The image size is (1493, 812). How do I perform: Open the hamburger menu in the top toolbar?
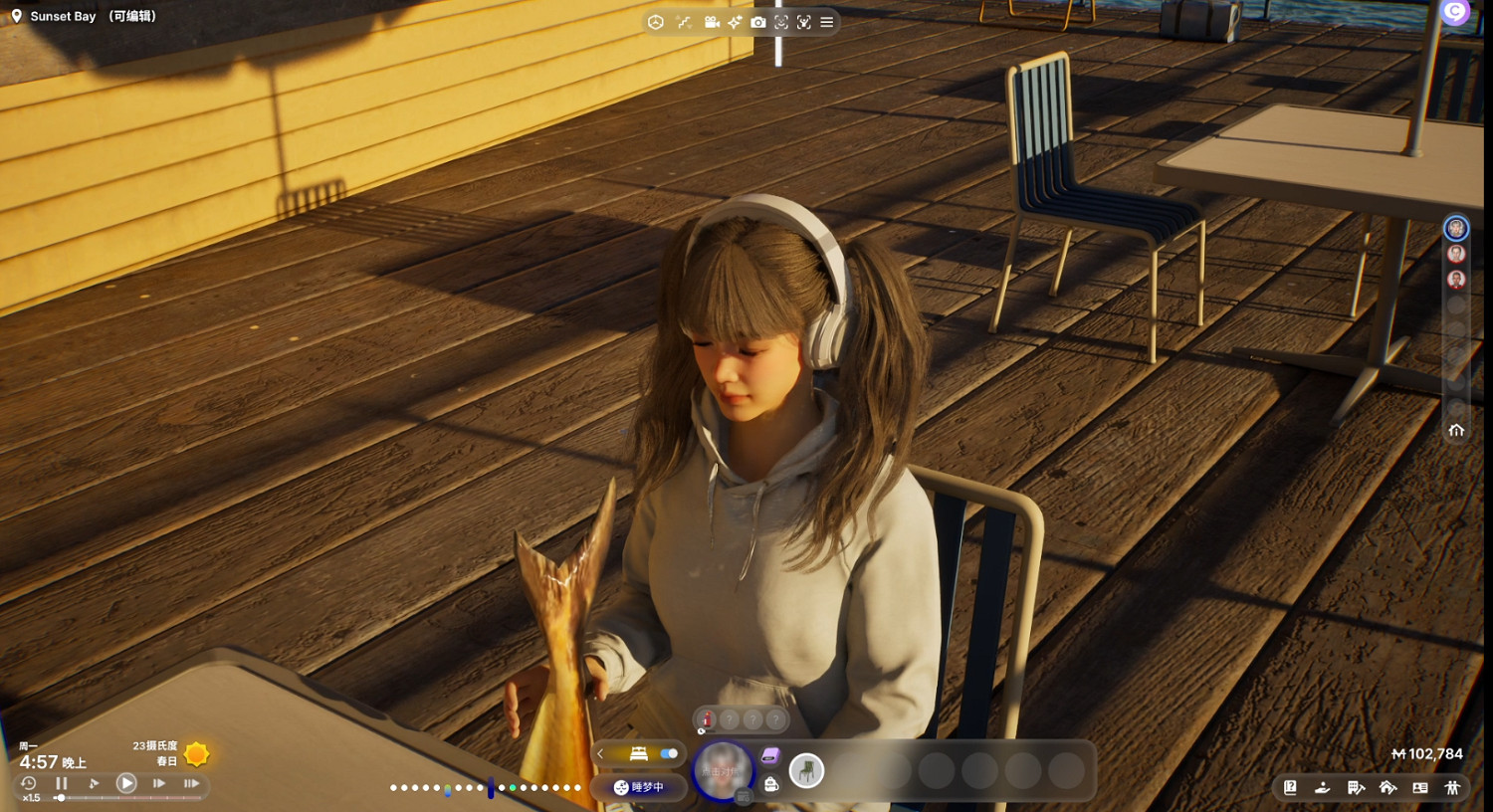(828, 22)
